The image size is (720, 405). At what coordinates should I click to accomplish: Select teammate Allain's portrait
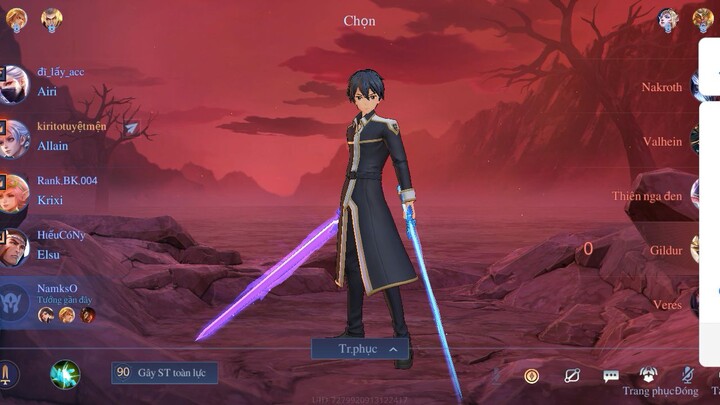[14, 139]
